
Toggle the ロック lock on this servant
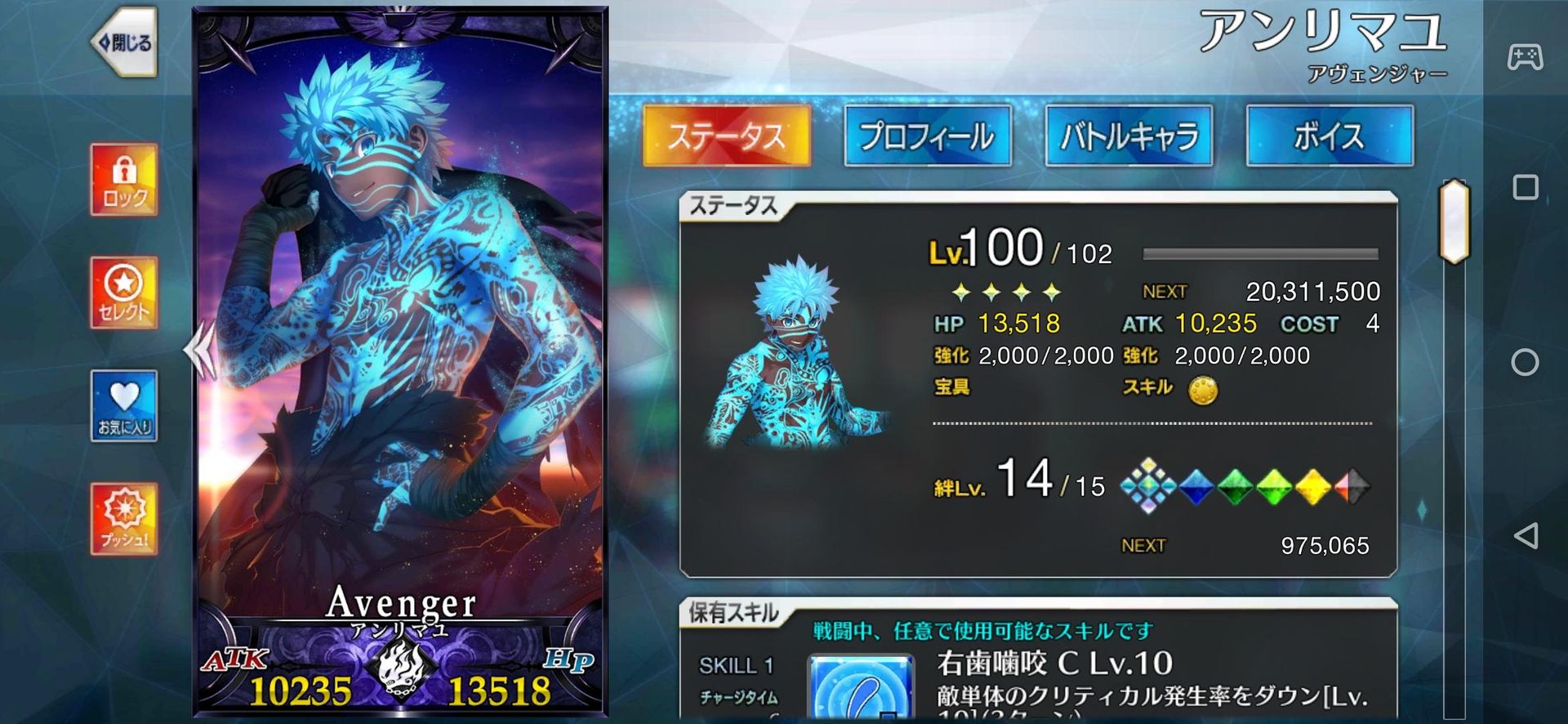122,178
